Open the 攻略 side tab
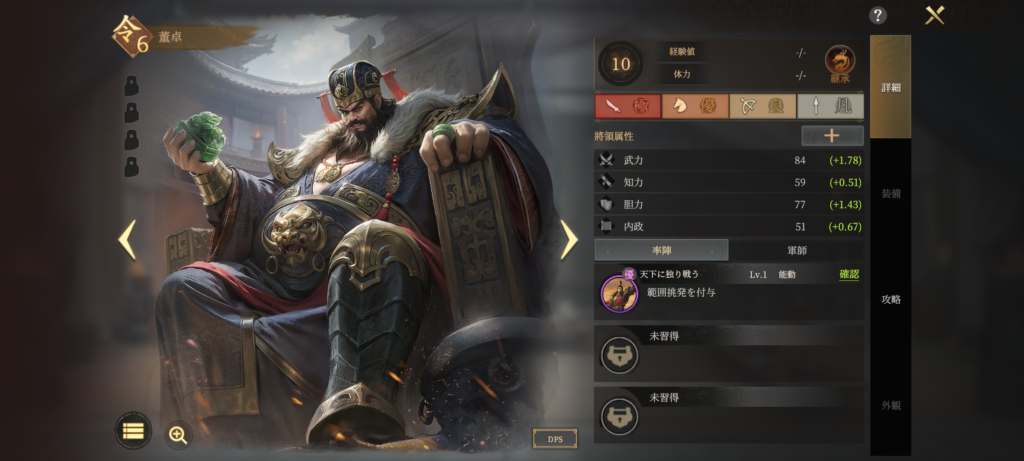Image resolution: width=1024 pixels, height=461 pixels. (x=890, y=299)
